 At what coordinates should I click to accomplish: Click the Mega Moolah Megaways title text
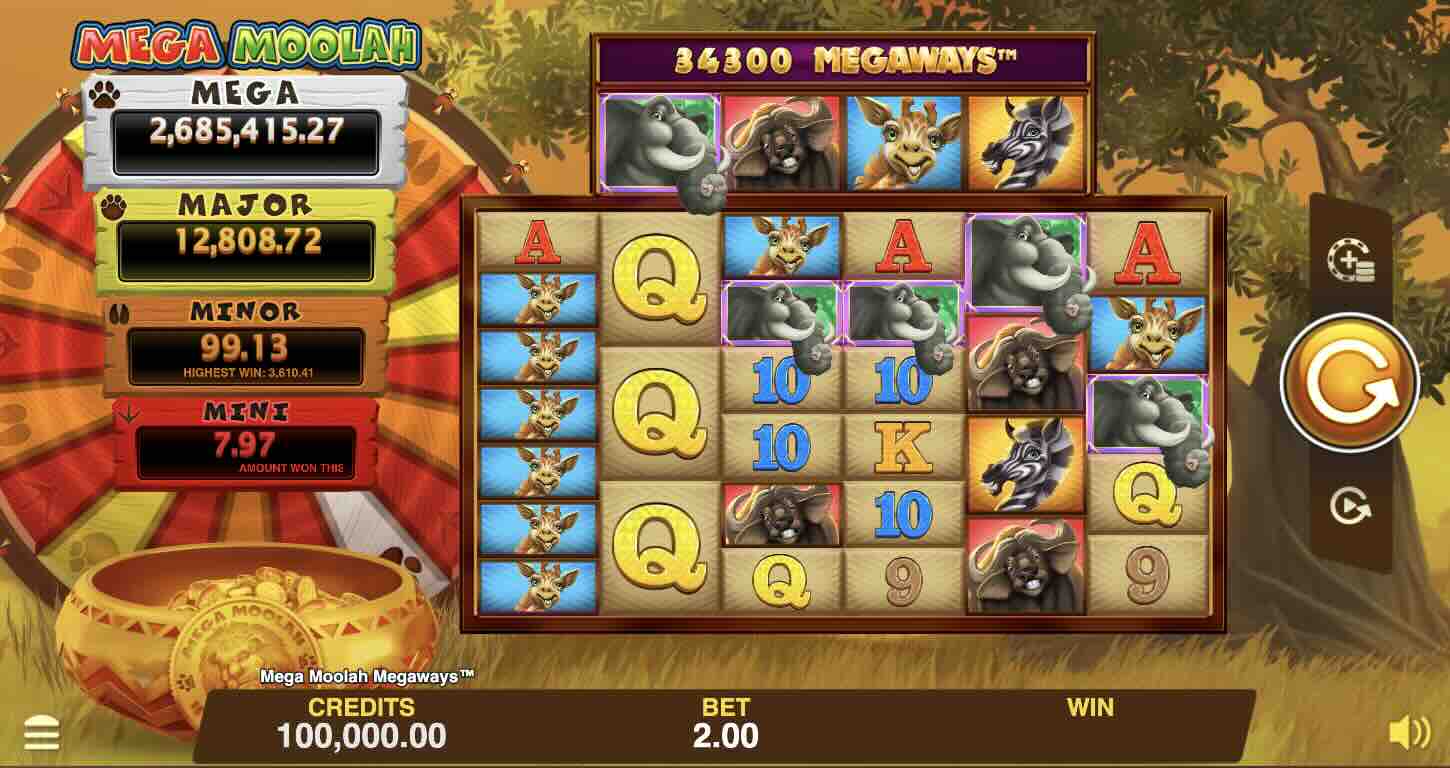(x=368, y=676)
